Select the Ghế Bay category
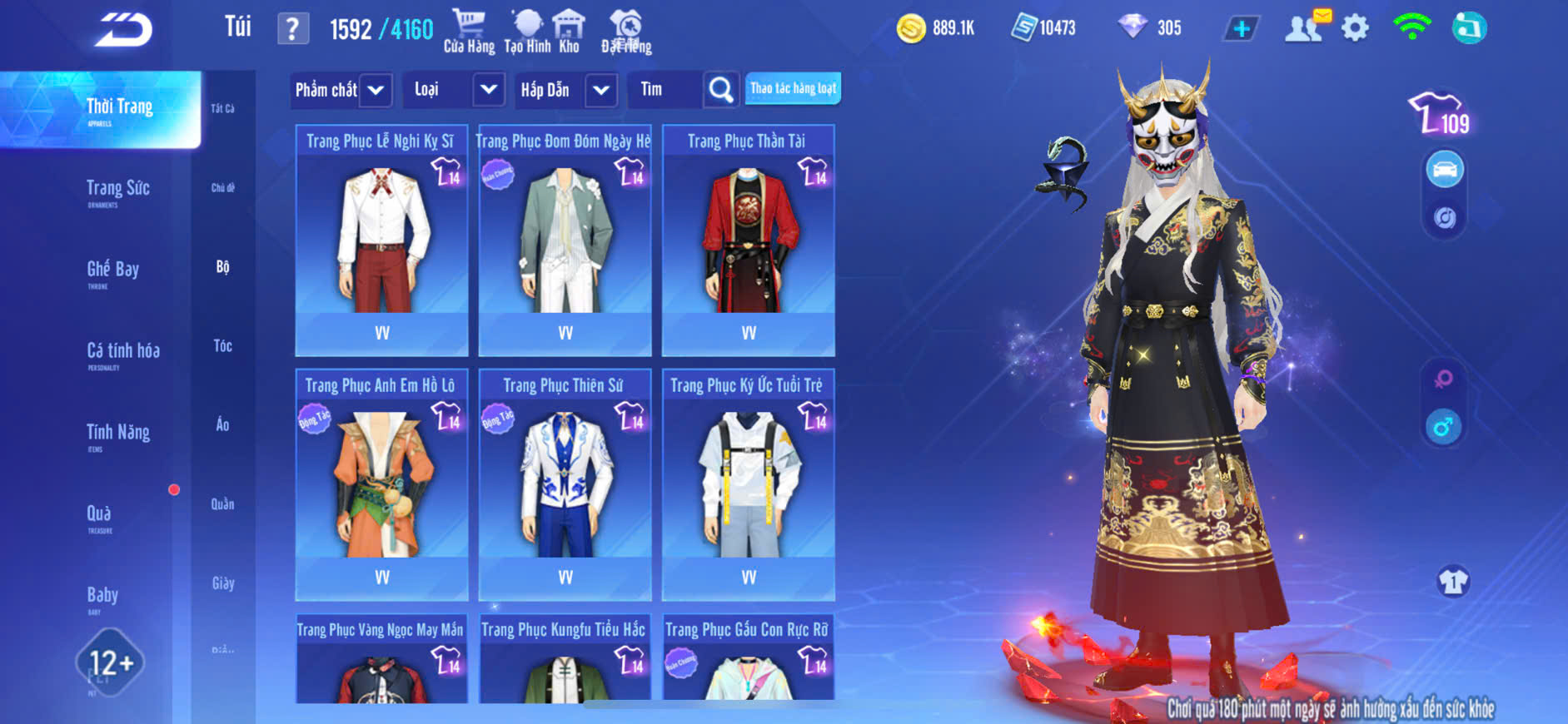The width and height of the screenshot is (1568, 724). pos(112,271)
